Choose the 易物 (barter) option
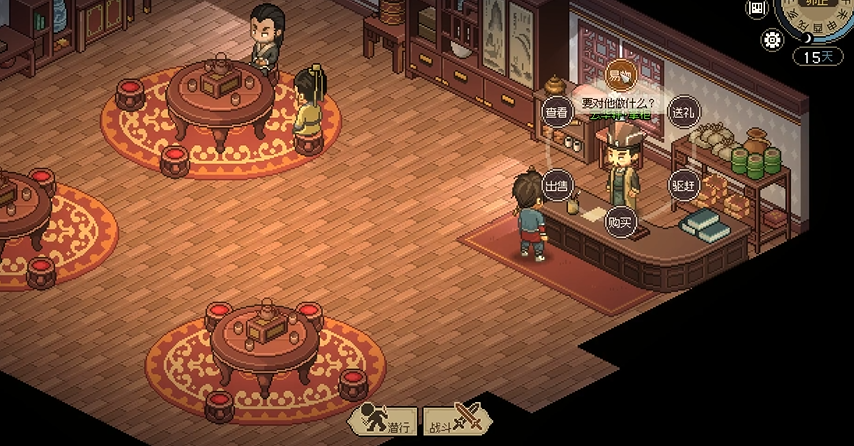The image size is (854, 446). (x=620, y=75)
